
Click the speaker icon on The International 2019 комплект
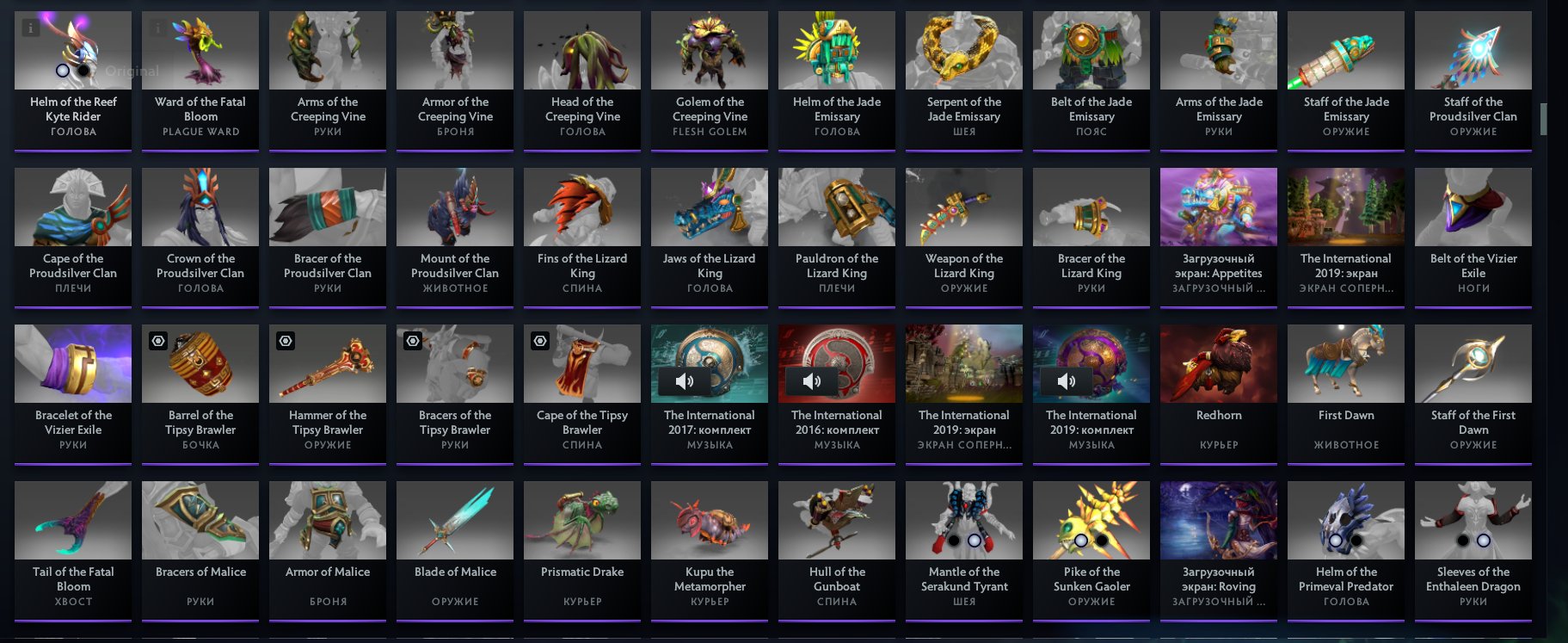(1067, 381)
